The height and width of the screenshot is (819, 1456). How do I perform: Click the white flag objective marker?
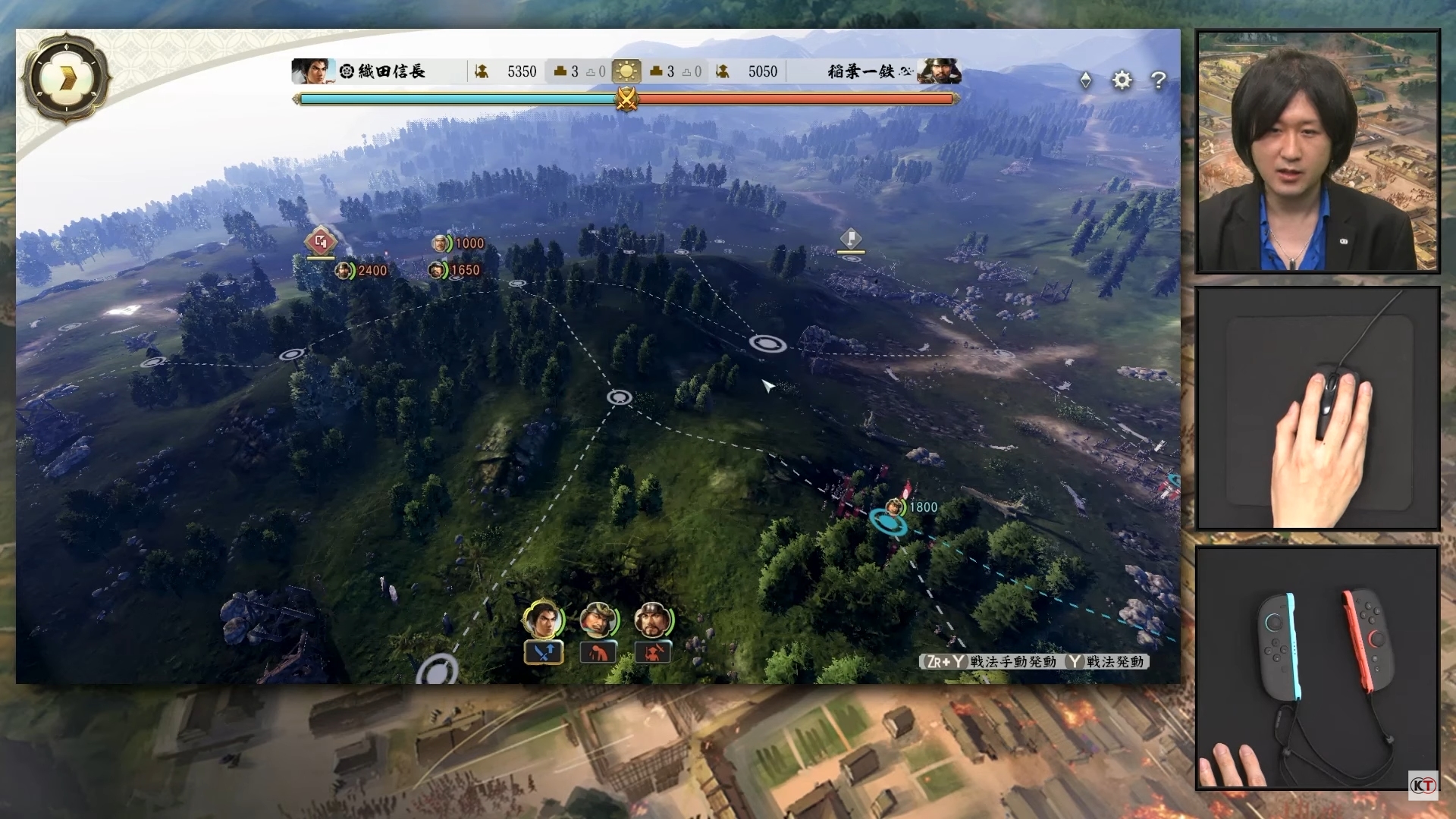851,239
